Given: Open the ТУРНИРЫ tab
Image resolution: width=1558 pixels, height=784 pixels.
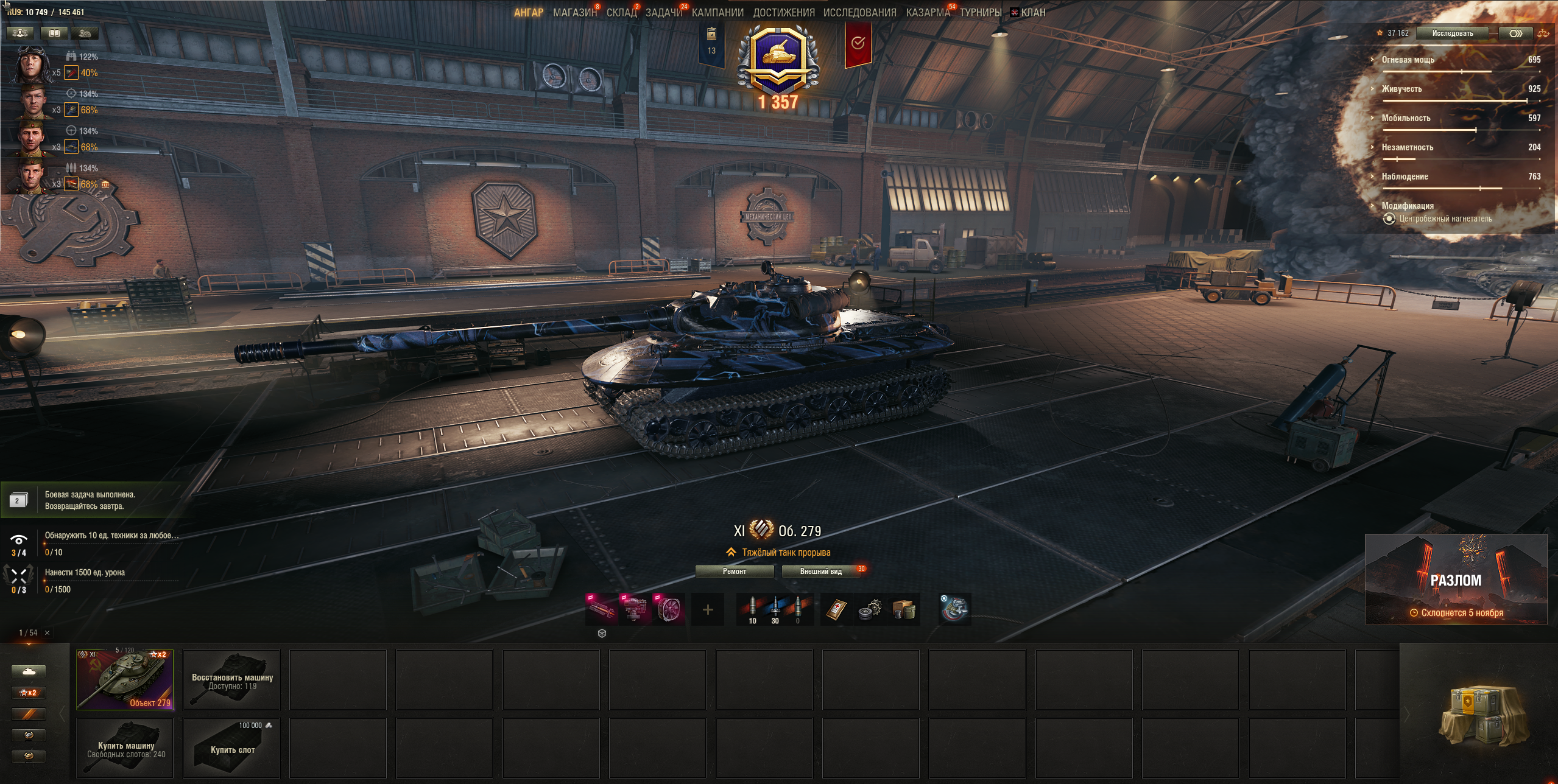Looking at the screenshot, I should coord(980,13).
